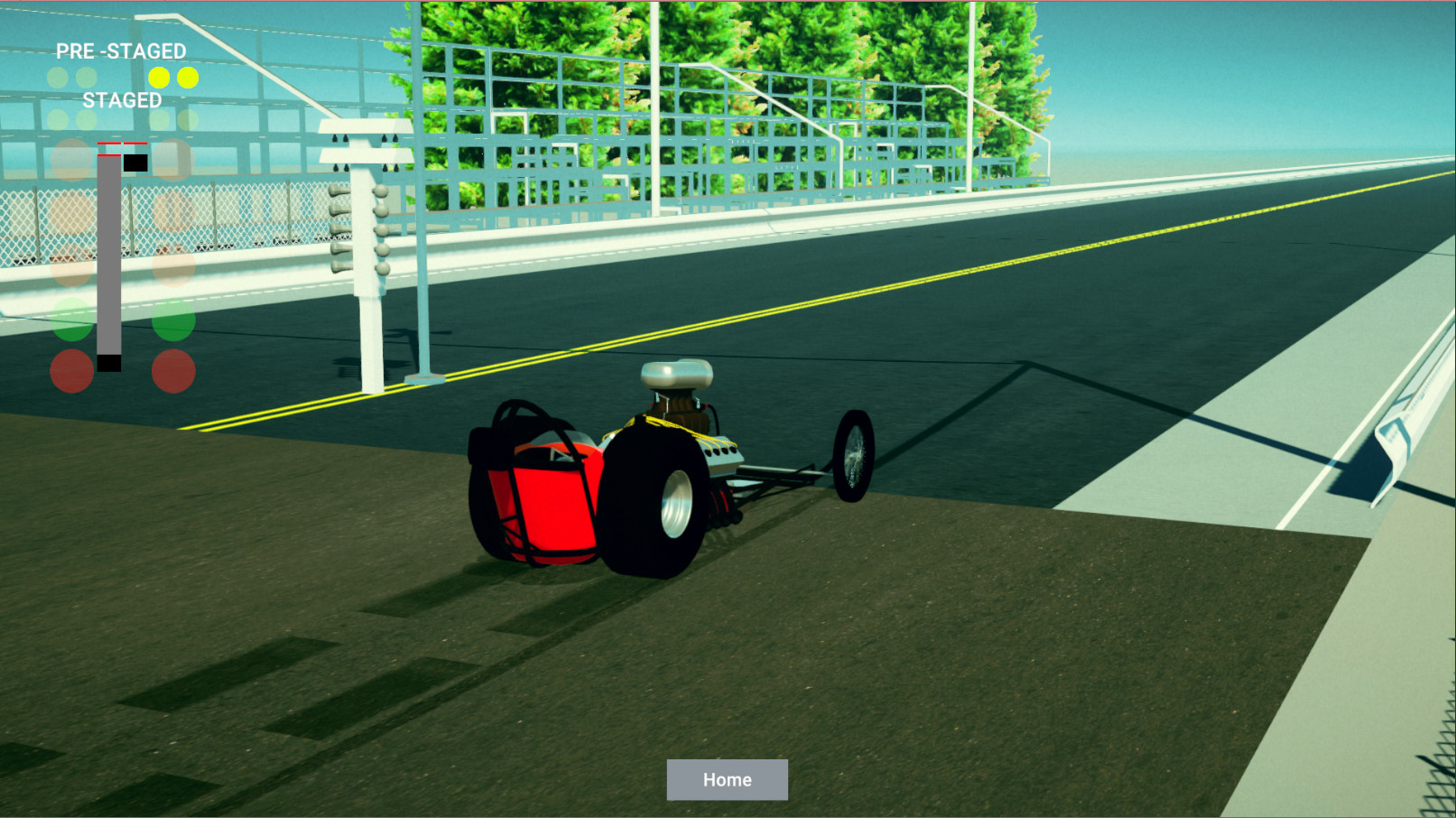
Task: Click the PRE-STAGED text label
Action: click(x=120, y=51)
